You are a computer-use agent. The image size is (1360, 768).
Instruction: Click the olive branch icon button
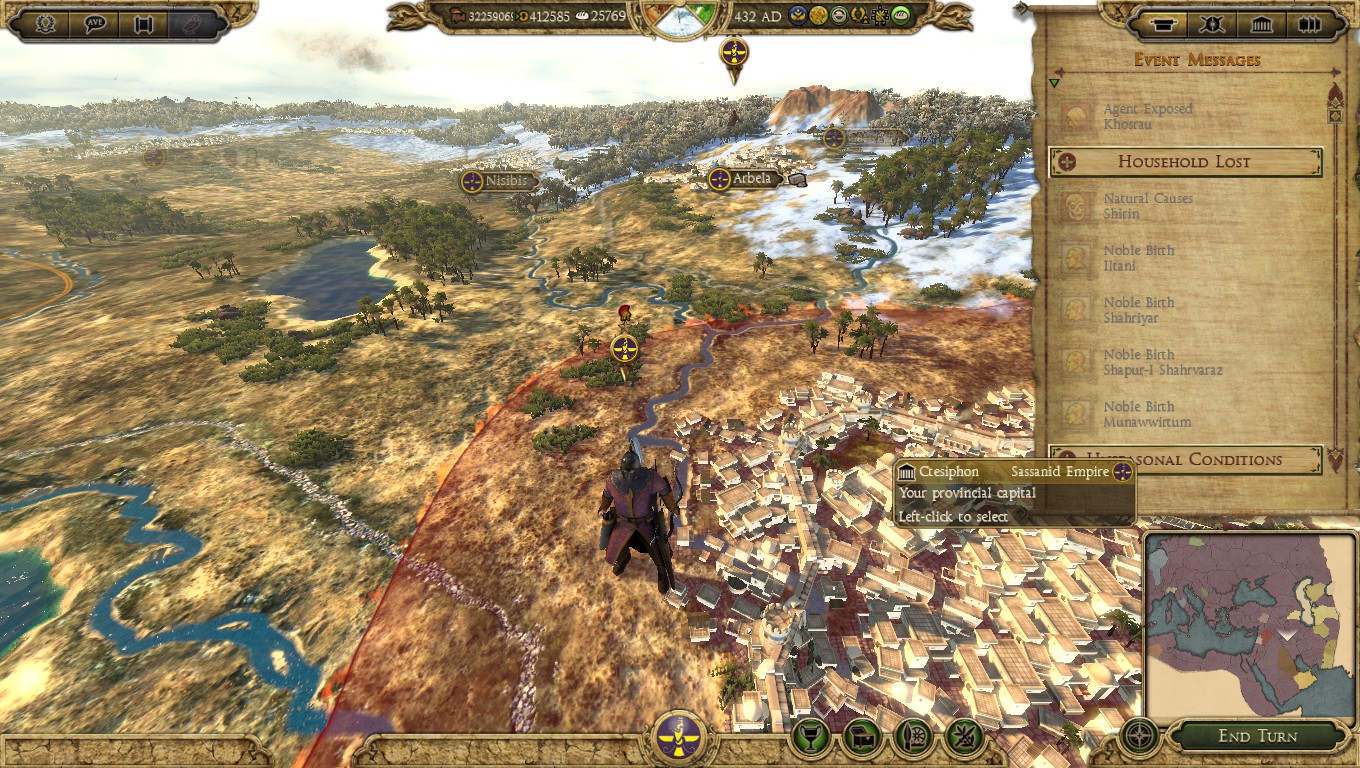[x=964, y=738]
